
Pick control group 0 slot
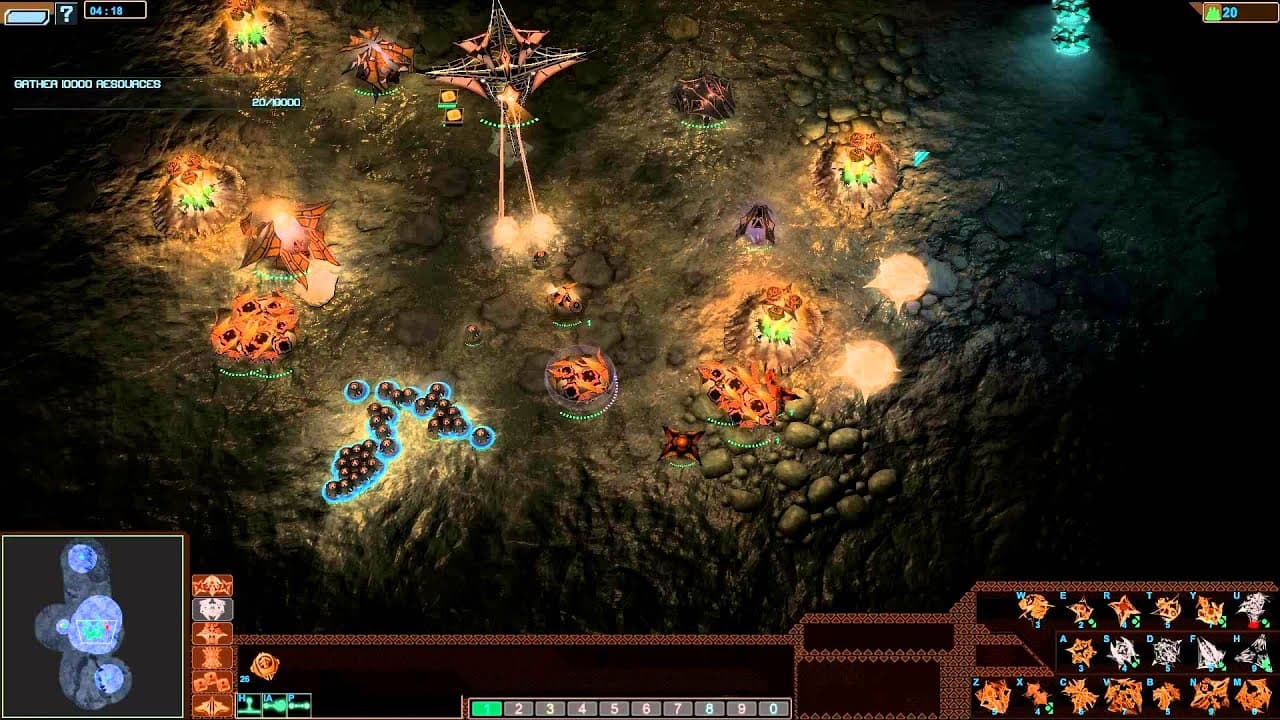[x=774, y=709]
